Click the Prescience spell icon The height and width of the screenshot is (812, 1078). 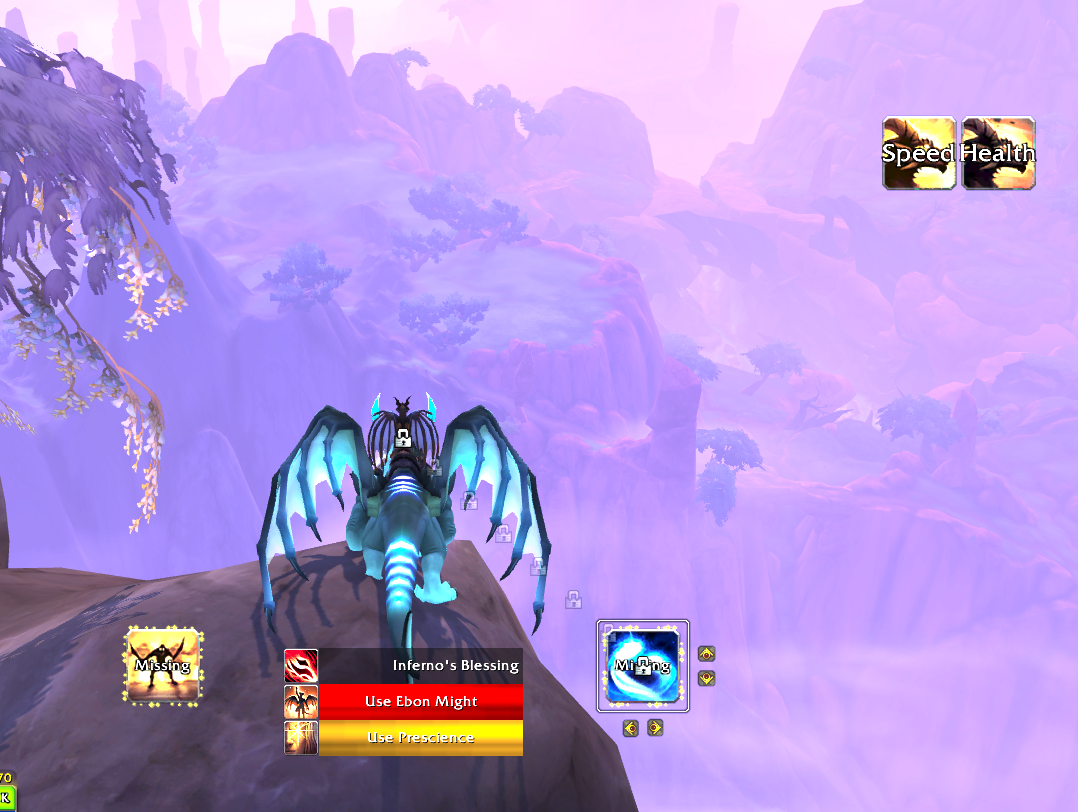coord(301,737)
